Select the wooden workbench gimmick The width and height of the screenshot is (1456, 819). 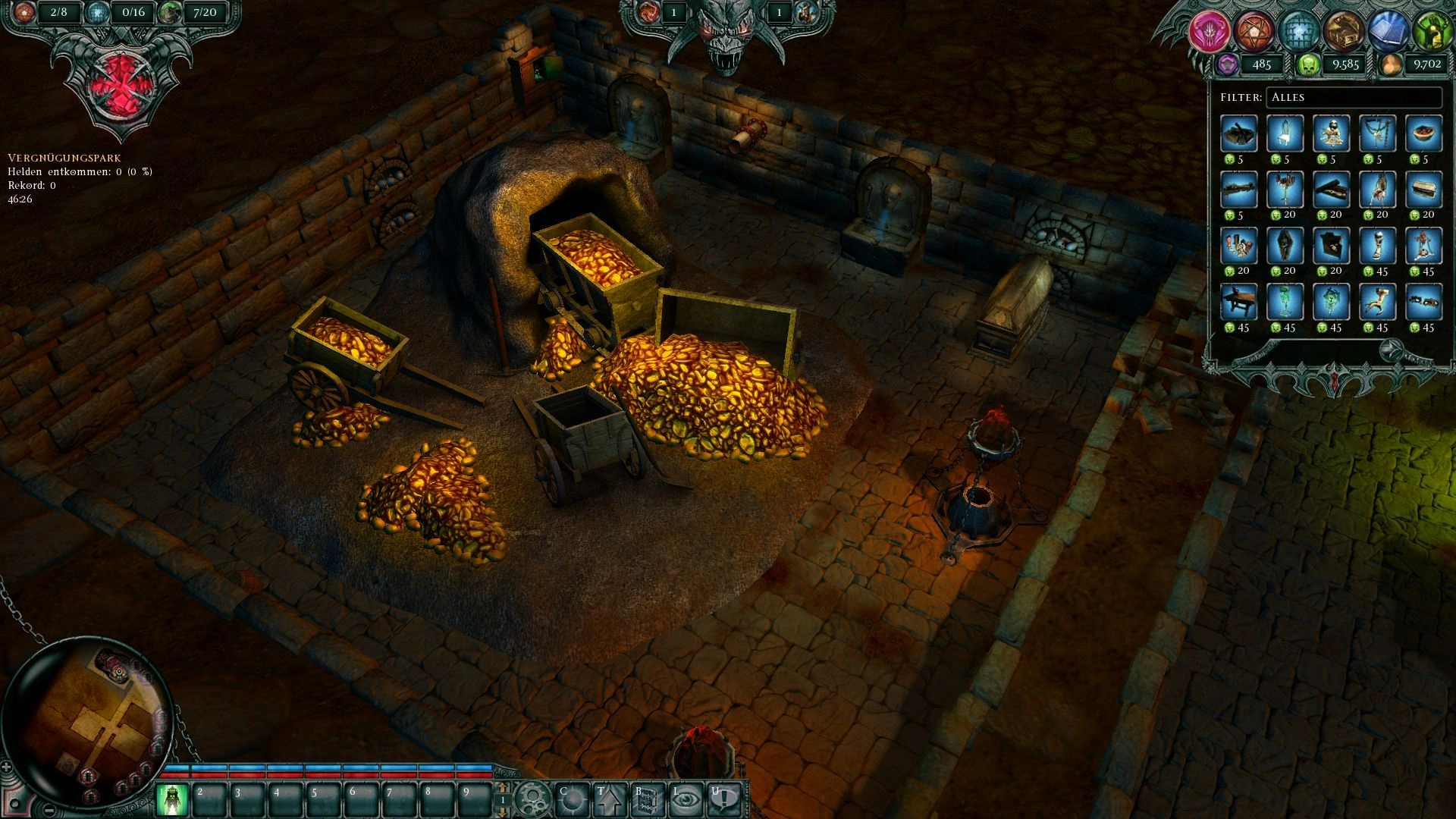click(1239, 302)
